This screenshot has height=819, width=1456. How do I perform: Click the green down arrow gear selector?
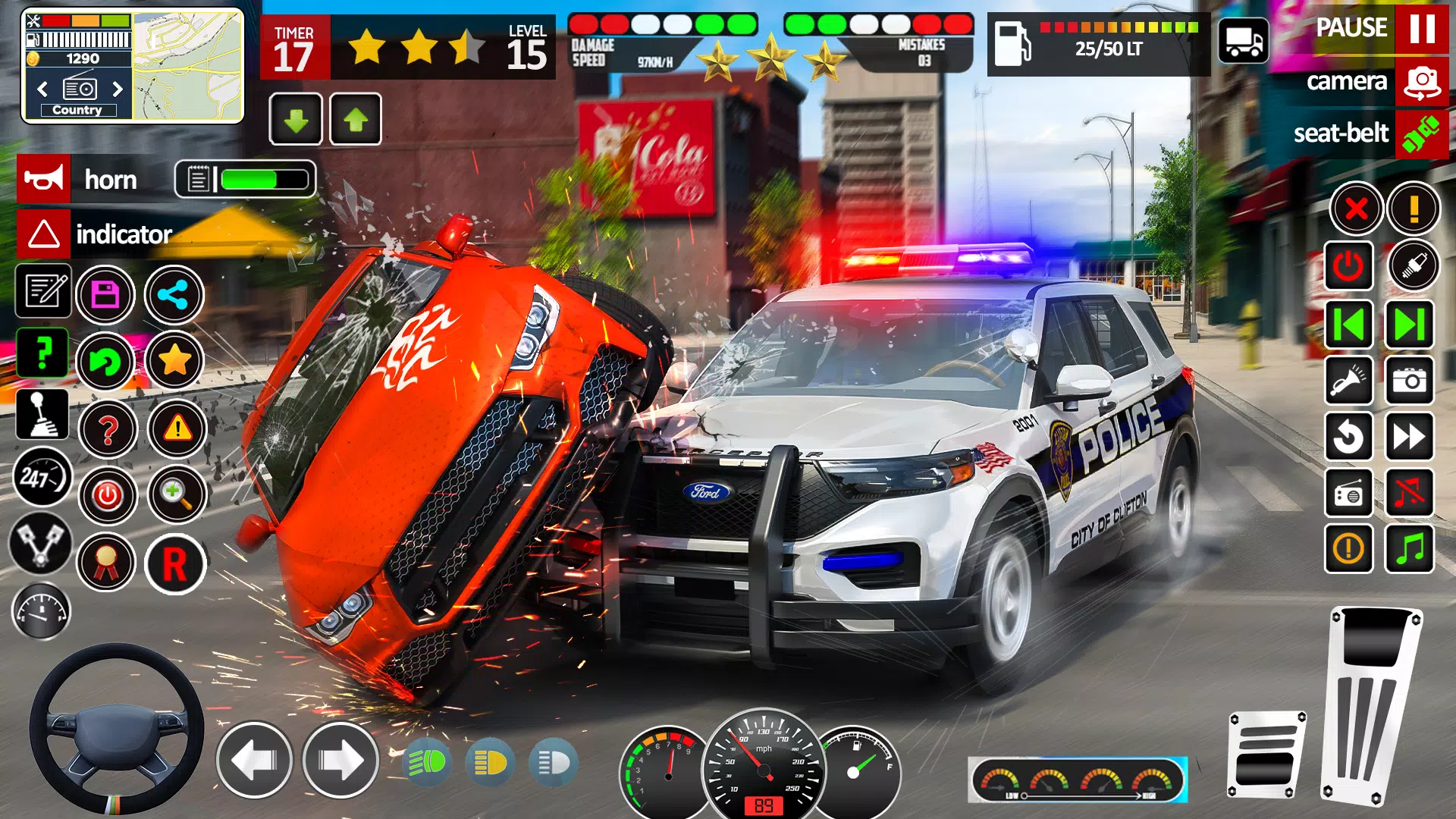tap(296, 120)
